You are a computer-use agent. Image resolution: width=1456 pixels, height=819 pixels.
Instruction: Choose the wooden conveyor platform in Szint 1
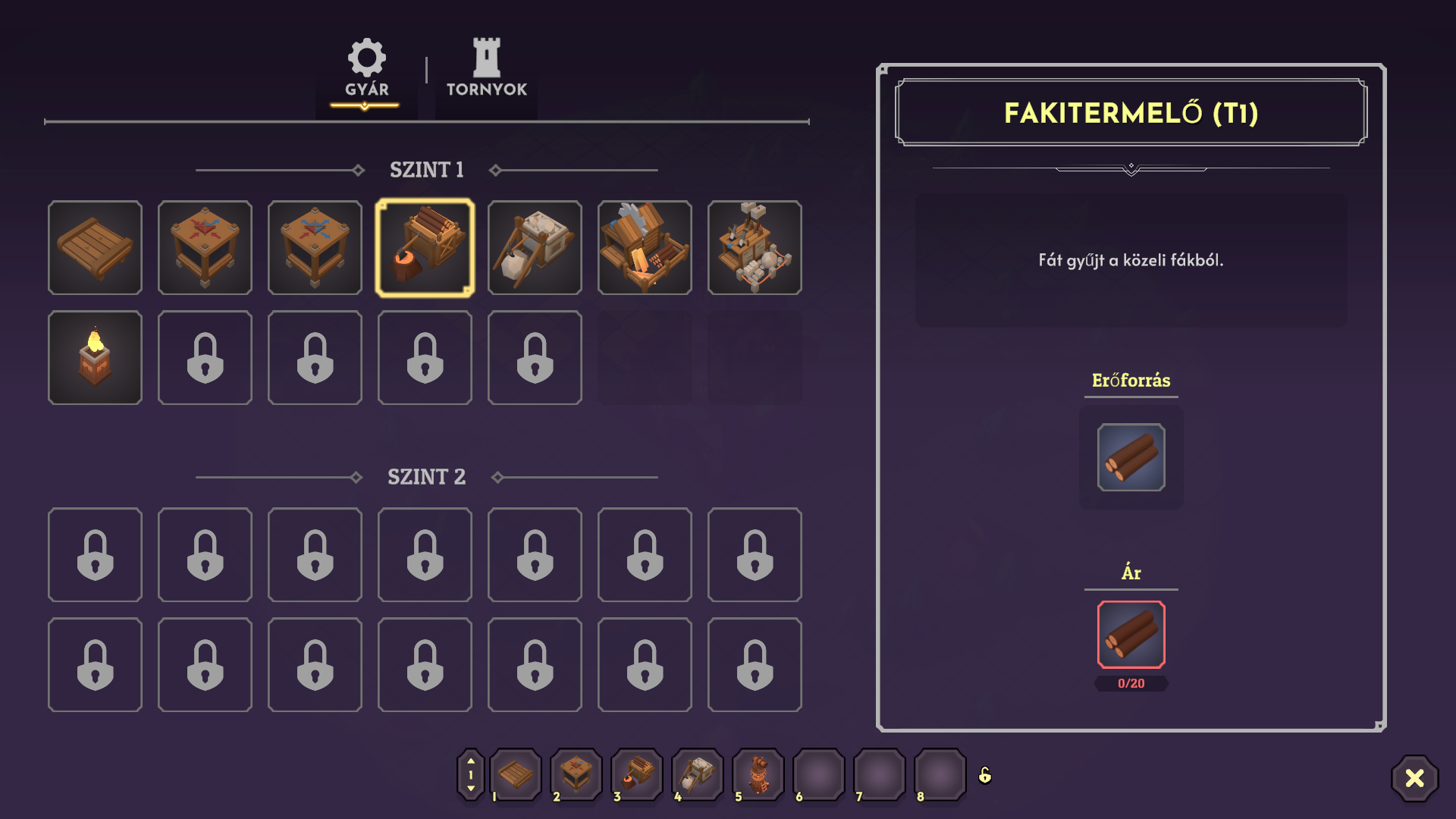[x=95, y=247]
